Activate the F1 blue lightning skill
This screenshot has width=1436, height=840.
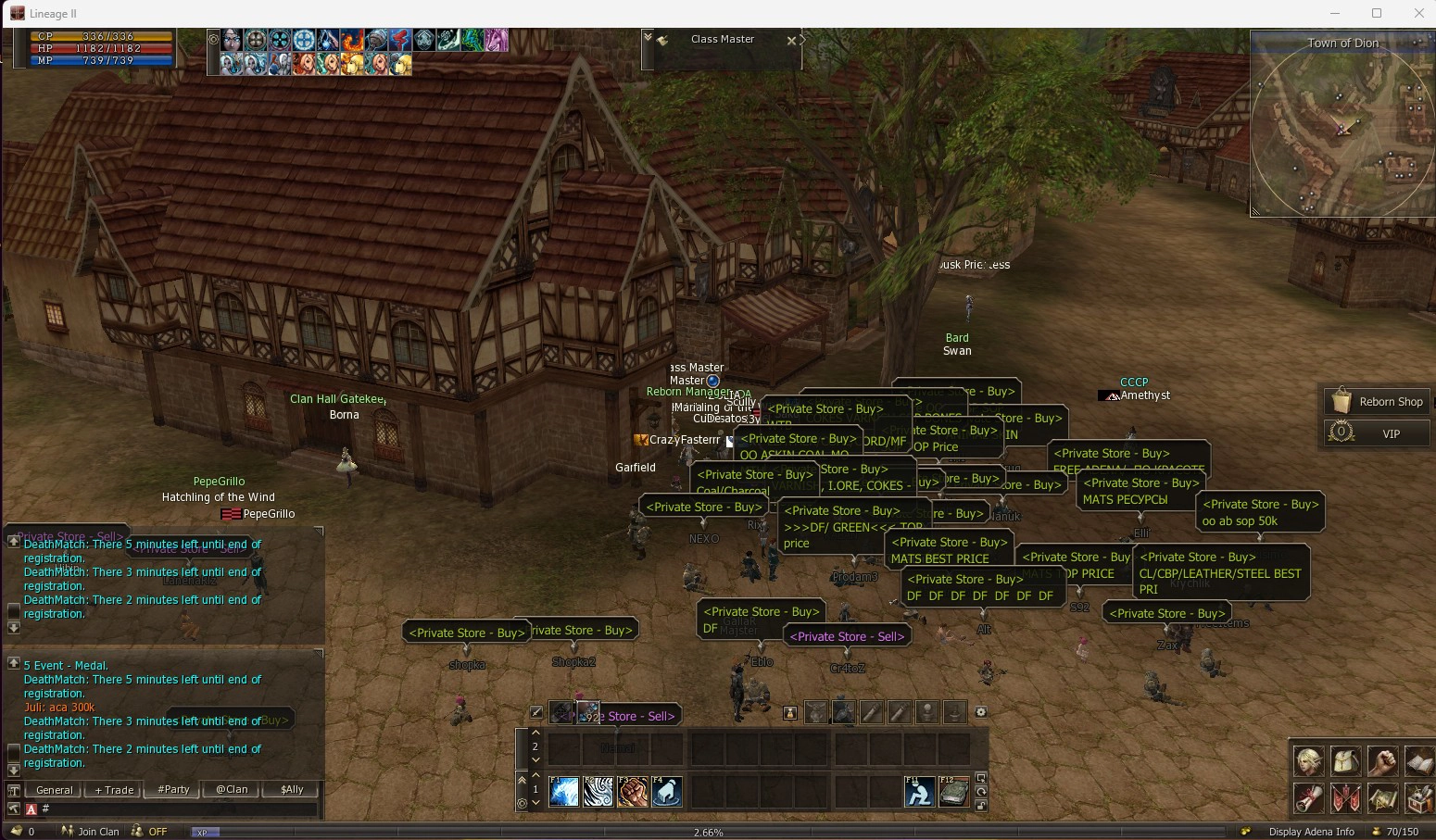[x=563, y=792]
